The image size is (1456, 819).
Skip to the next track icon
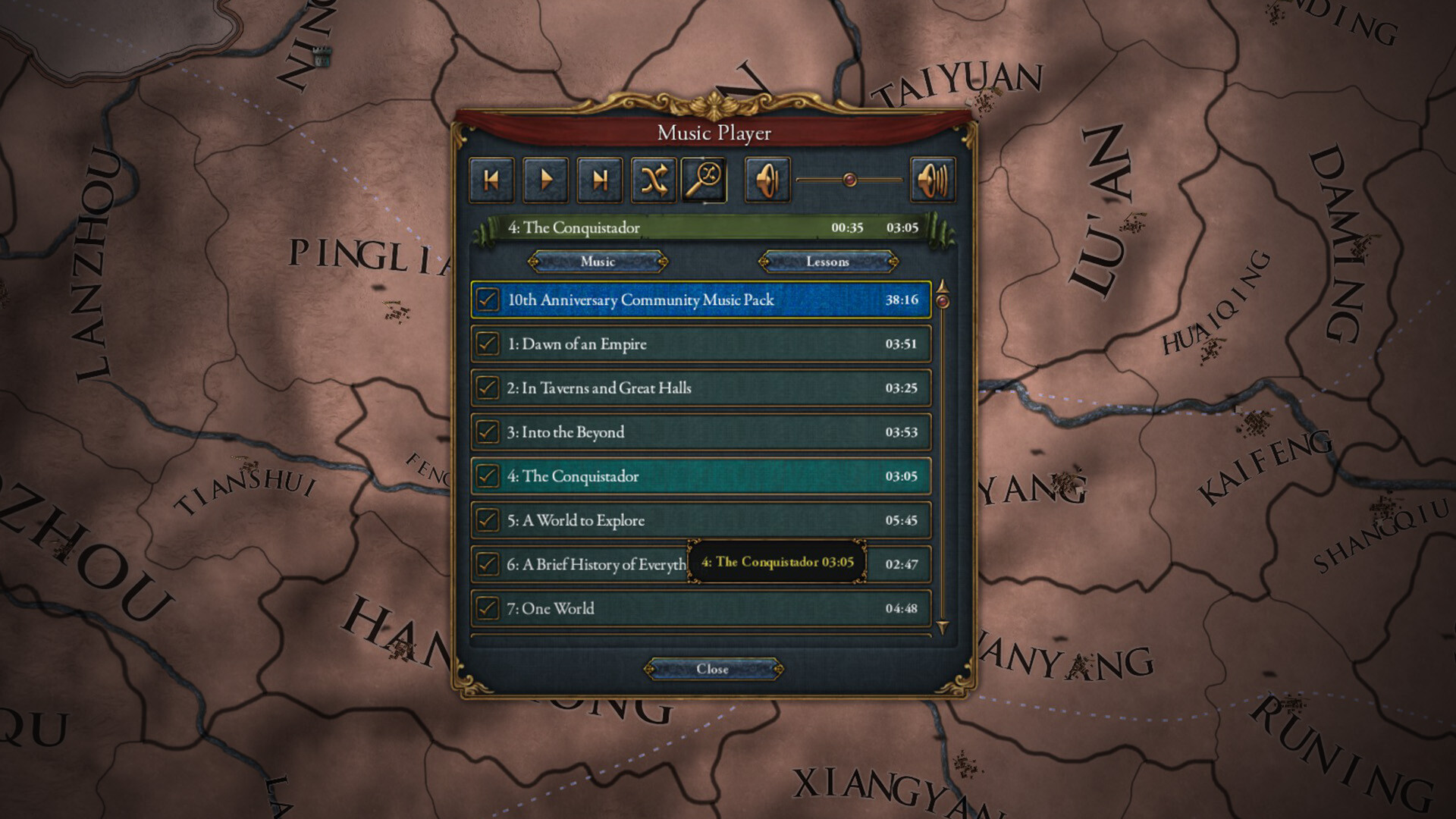600,180
